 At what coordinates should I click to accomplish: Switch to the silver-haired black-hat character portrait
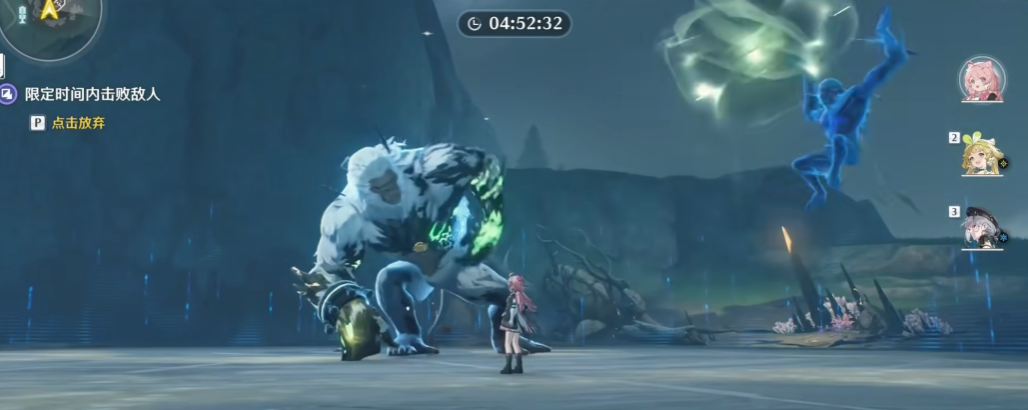[981, 228]
